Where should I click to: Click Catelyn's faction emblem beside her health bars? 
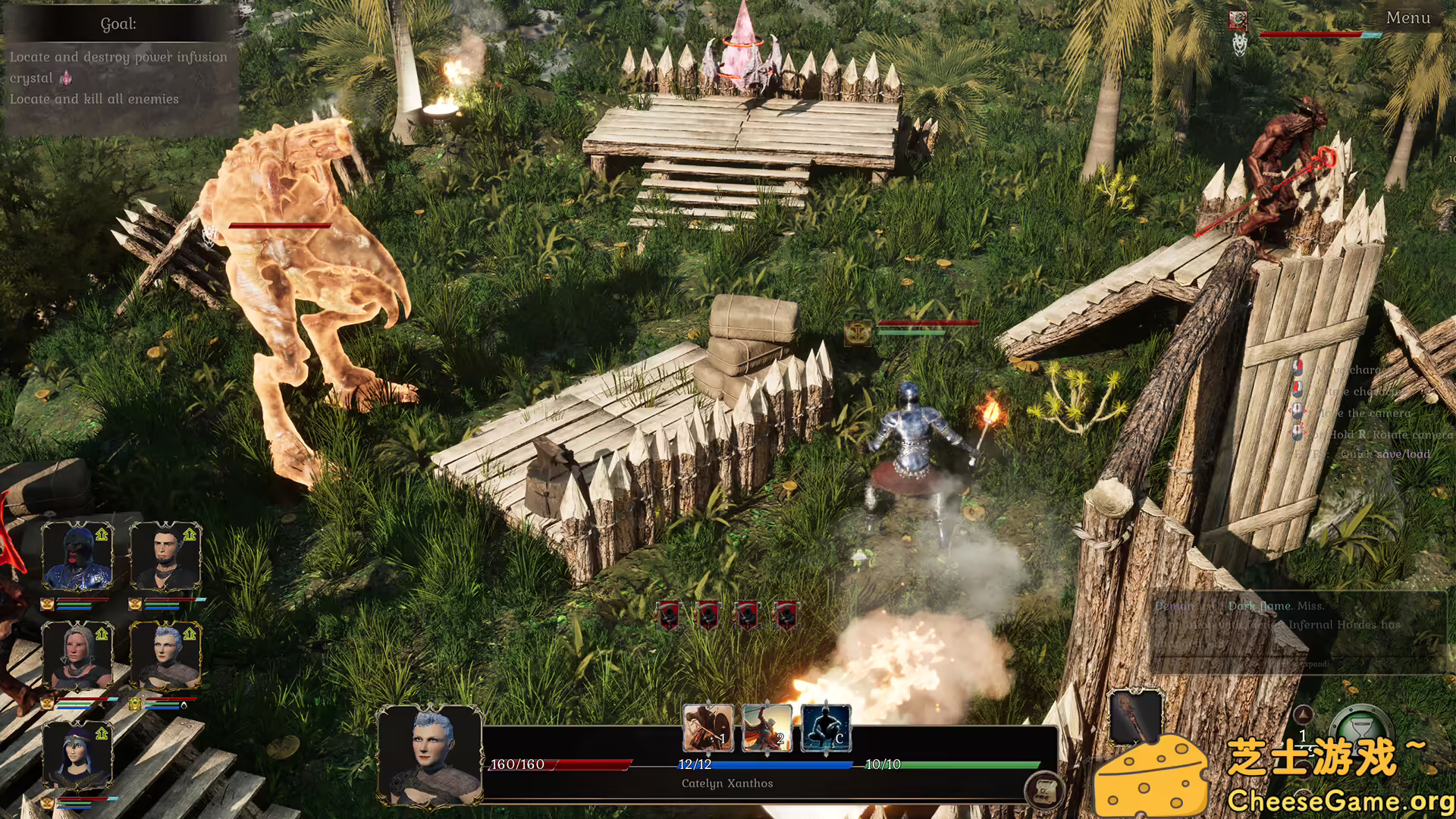click(x=135, y=704)
